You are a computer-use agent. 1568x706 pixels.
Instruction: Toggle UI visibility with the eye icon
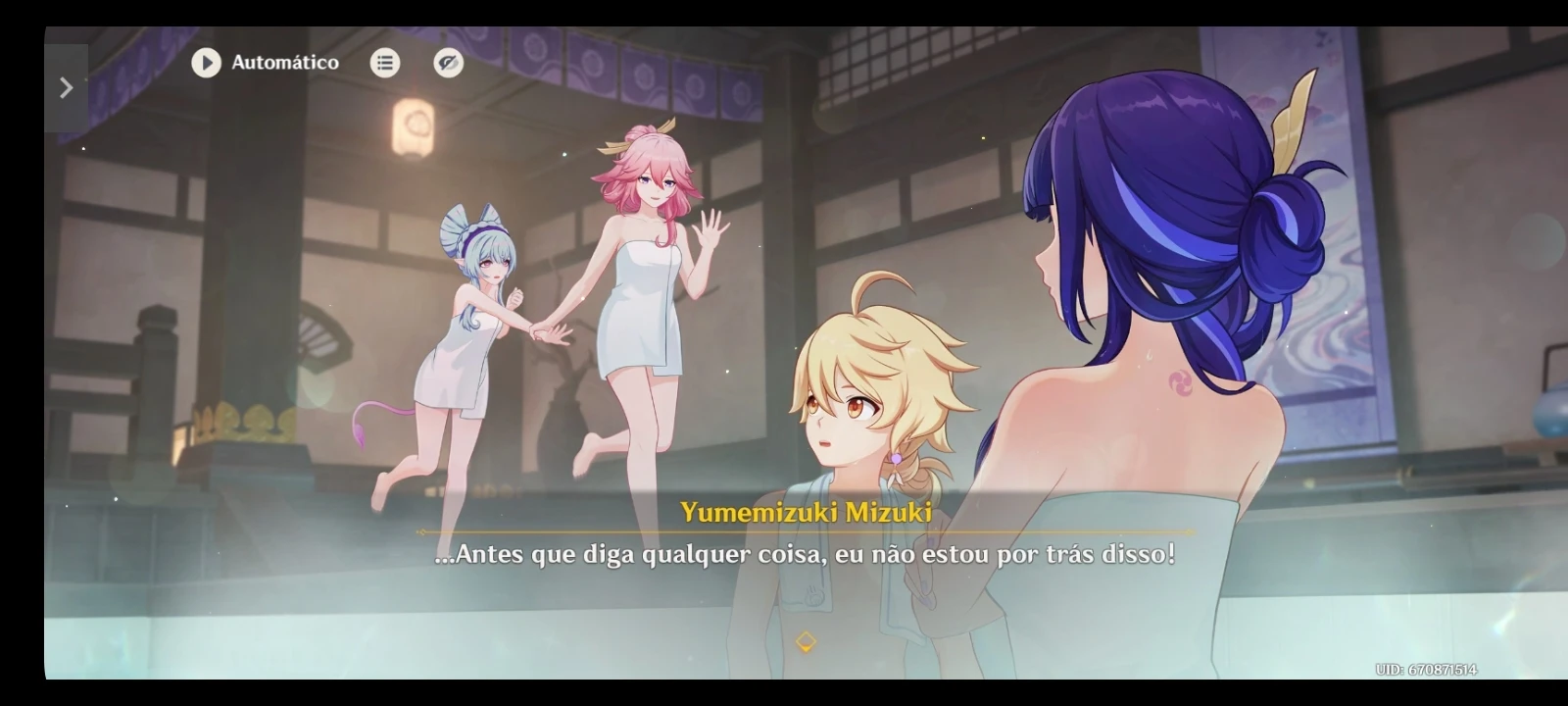click(446, 63)
